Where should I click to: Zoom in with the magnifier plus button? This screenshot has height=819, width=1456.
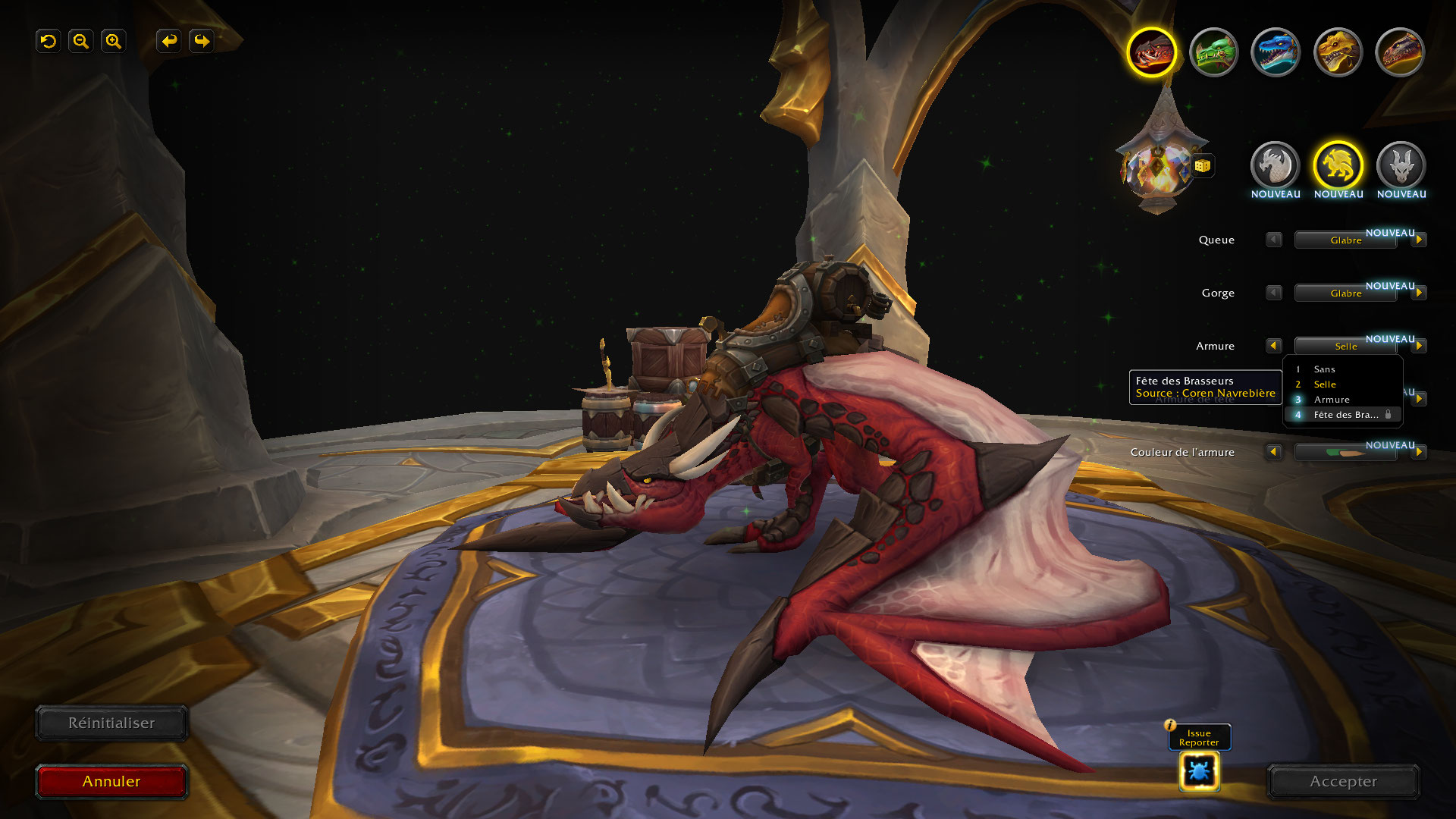[113, 41]
